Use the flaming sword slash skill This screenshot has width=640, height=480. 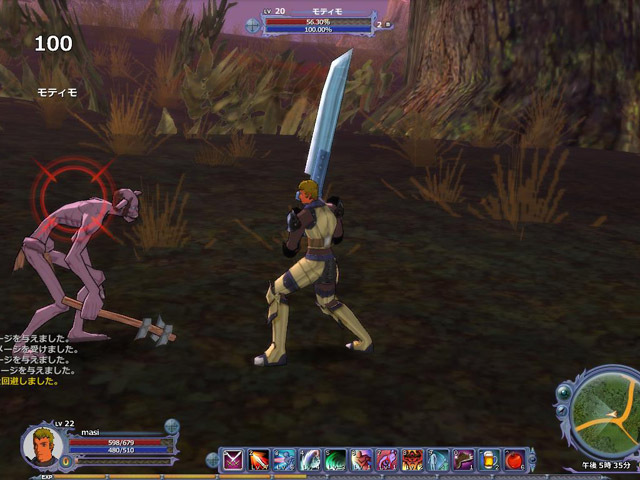coord(257,460)
